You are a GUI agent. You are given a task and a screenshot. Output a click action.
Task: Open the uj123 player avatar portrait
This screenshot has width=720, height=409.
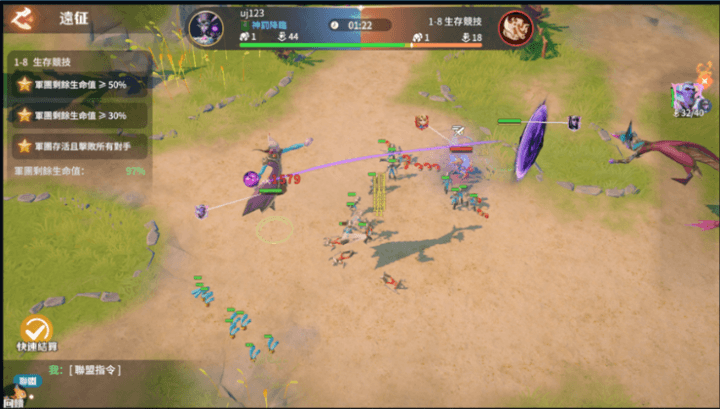pyautogui.click(x=206, y=26)
